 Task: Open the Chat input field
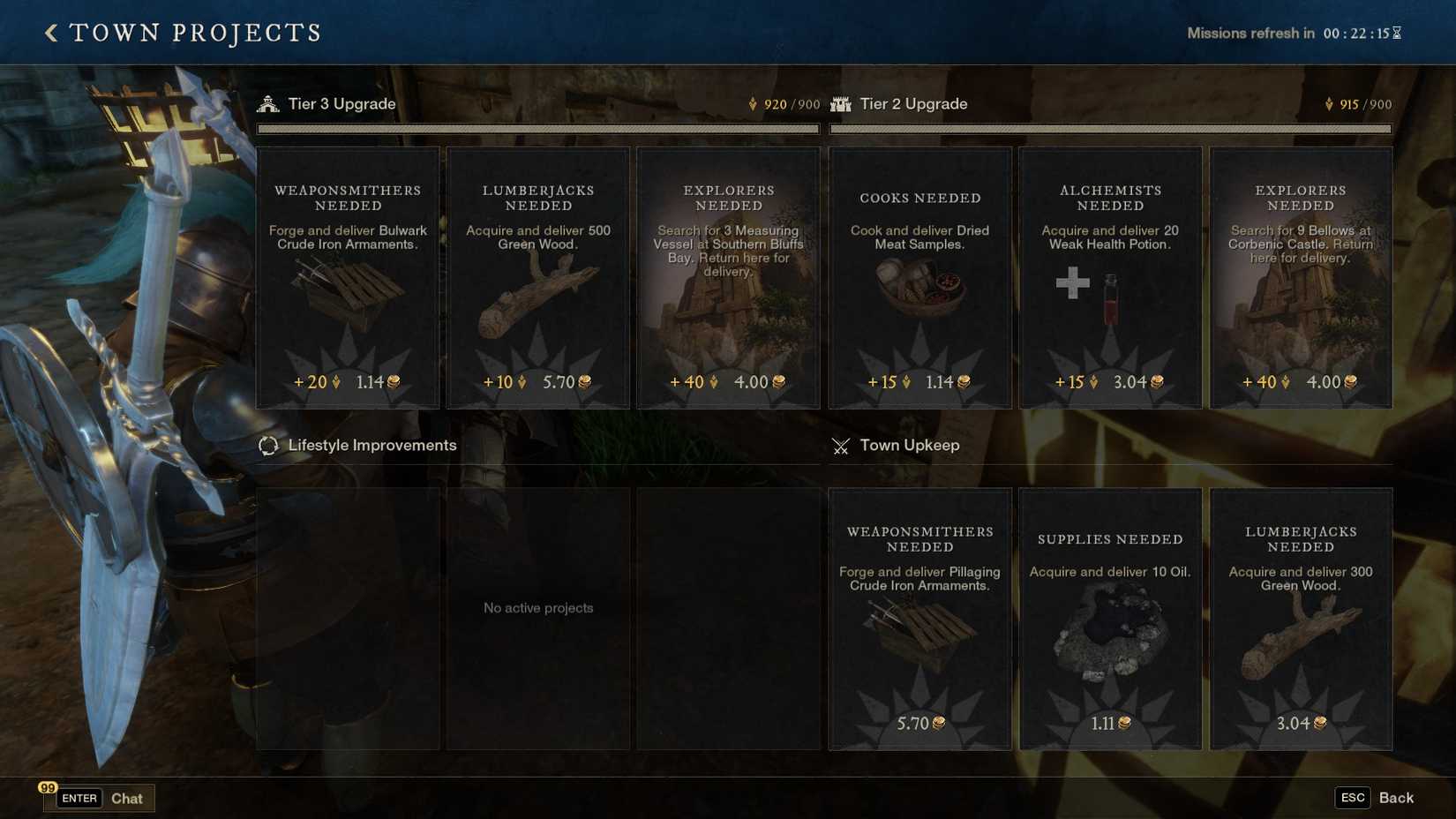point(126,798)
